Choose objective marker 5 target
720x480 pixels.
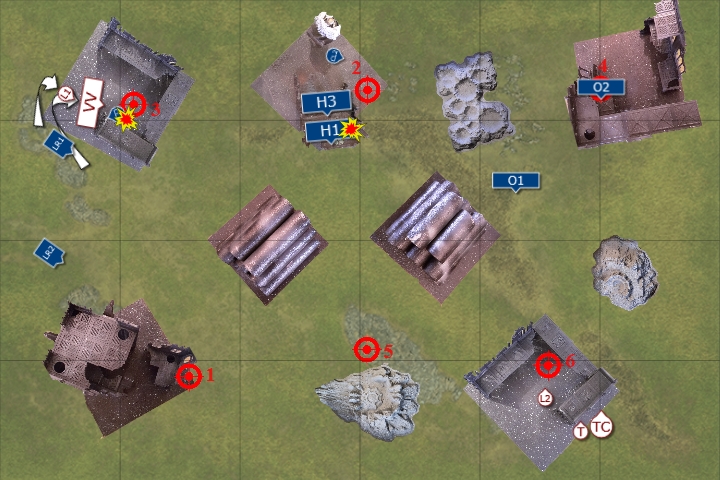tap(367, 349)
